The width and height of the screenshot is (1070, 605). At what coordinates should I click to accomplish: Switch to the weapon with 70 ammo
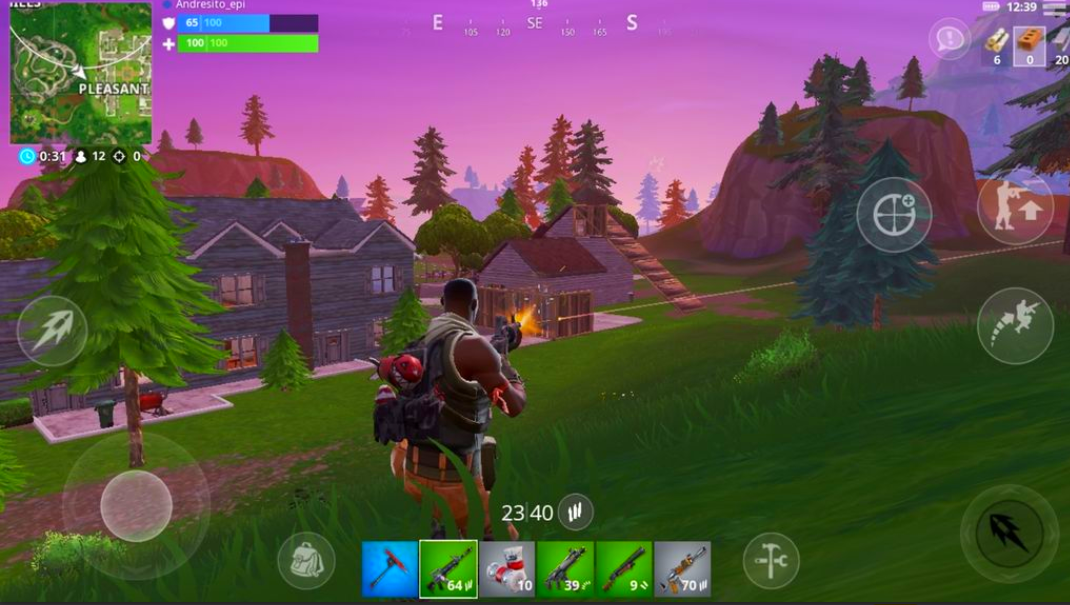682,569
